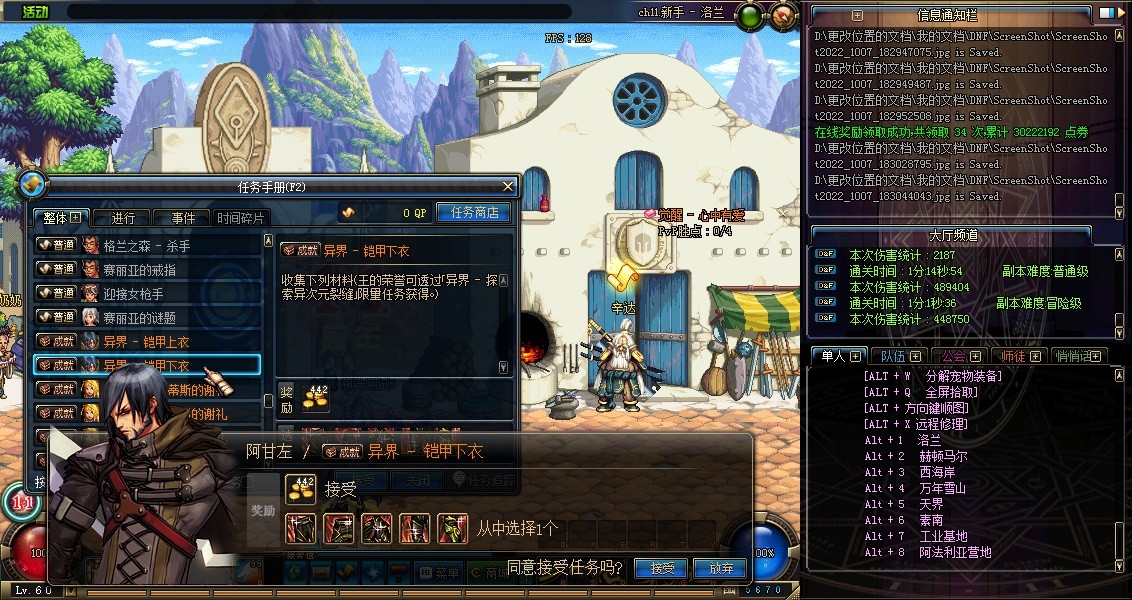The height and width of the screenshot is (600, 1132).
Task: Open the 任务商店 quest shop
Action: click(473, 213)
